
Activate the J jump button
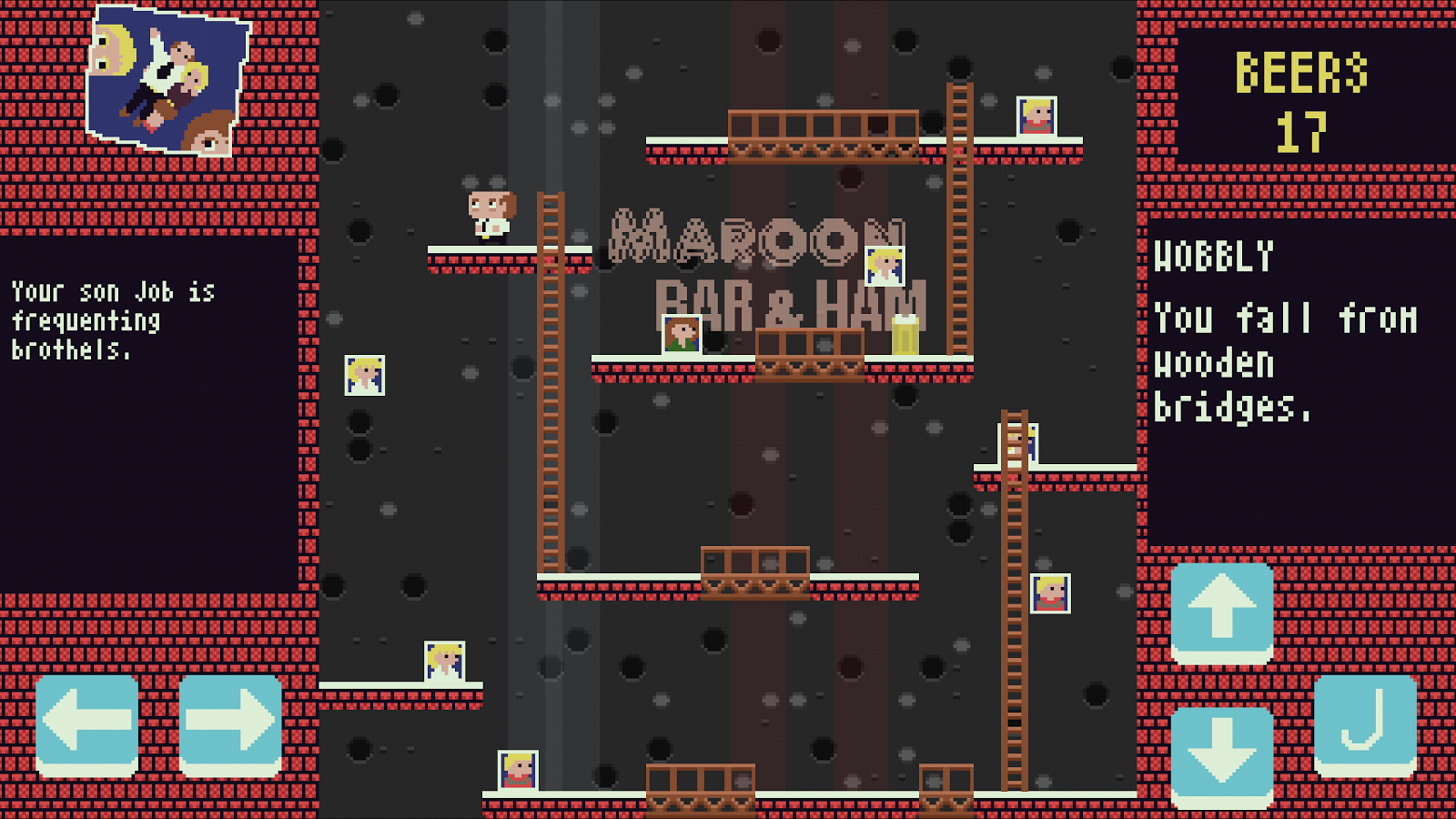pos(1365,722)
